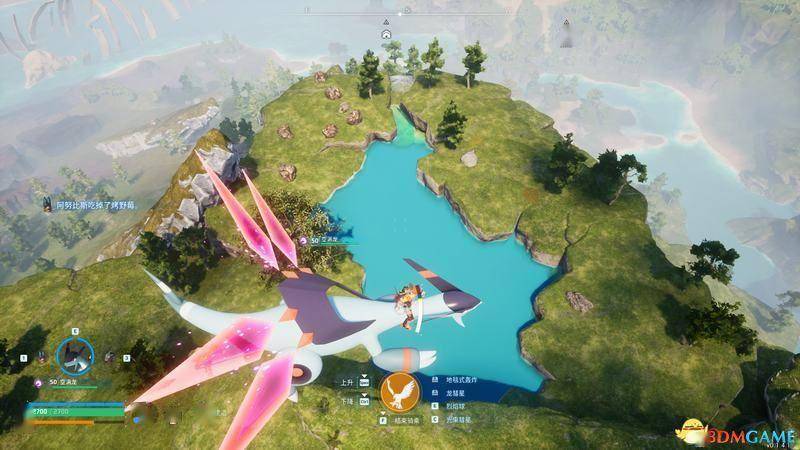
Task: Select the next pal slot right of portrait
Action: click(110, 356)
